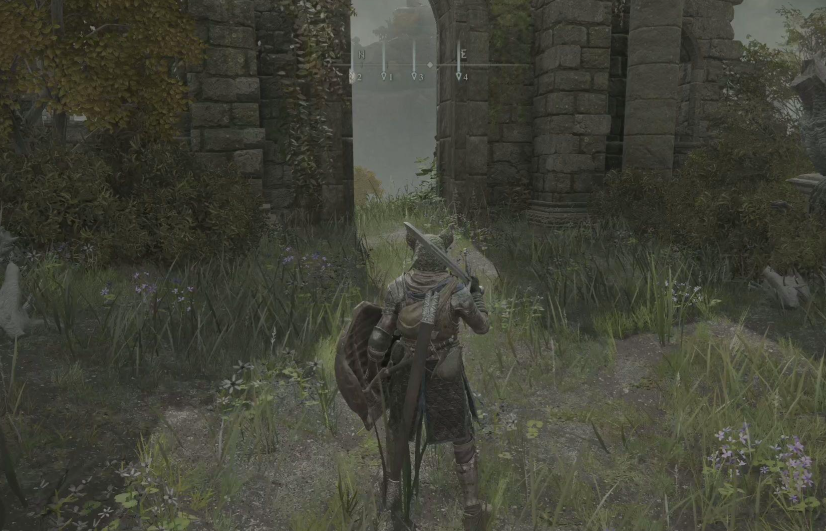Image resolution: width=826 pixels, height=531 pixels.
Task: Click compass waypoint marker 1
Action: click(x=383, y=75)
